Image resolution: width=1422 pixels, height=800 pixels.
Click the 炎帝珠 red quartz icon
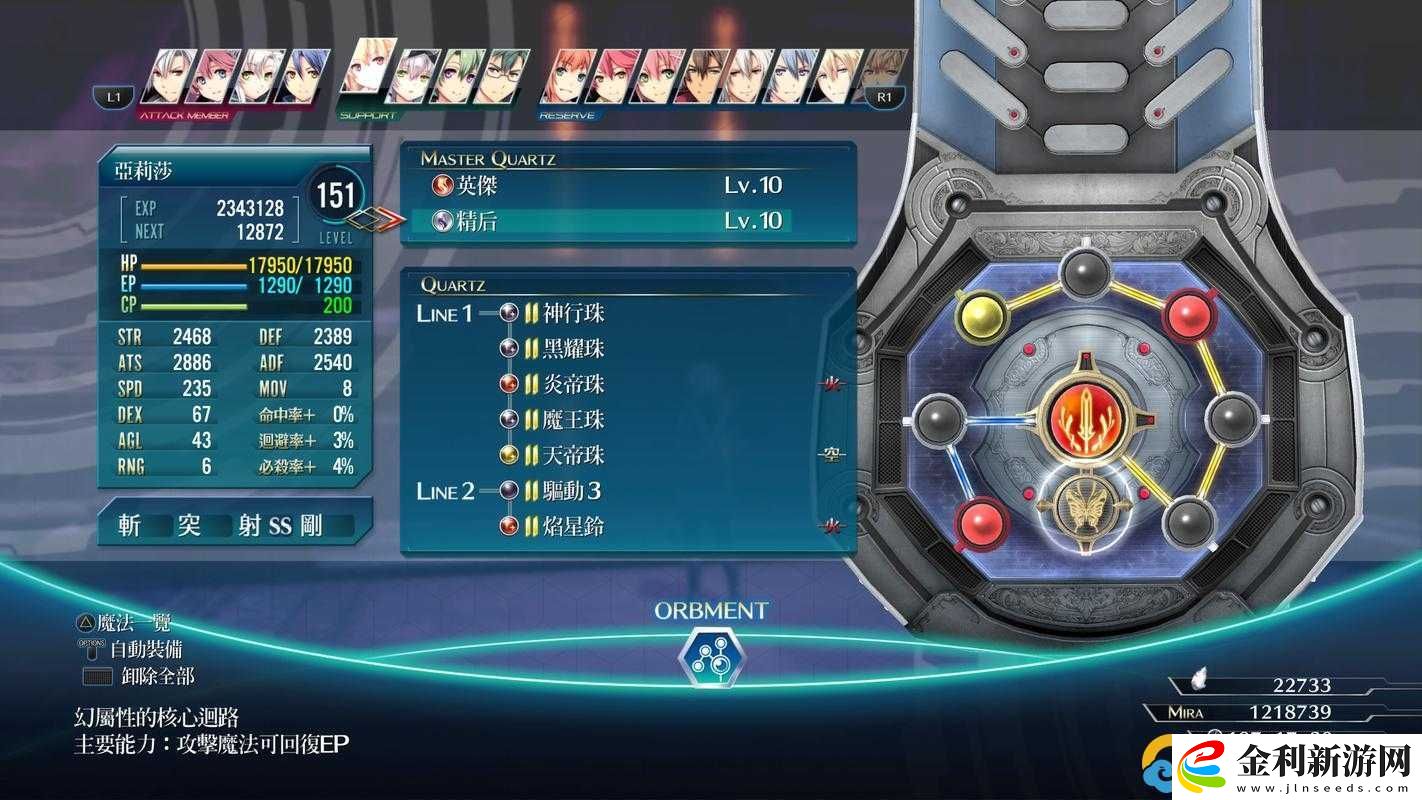tap(507, 383)
